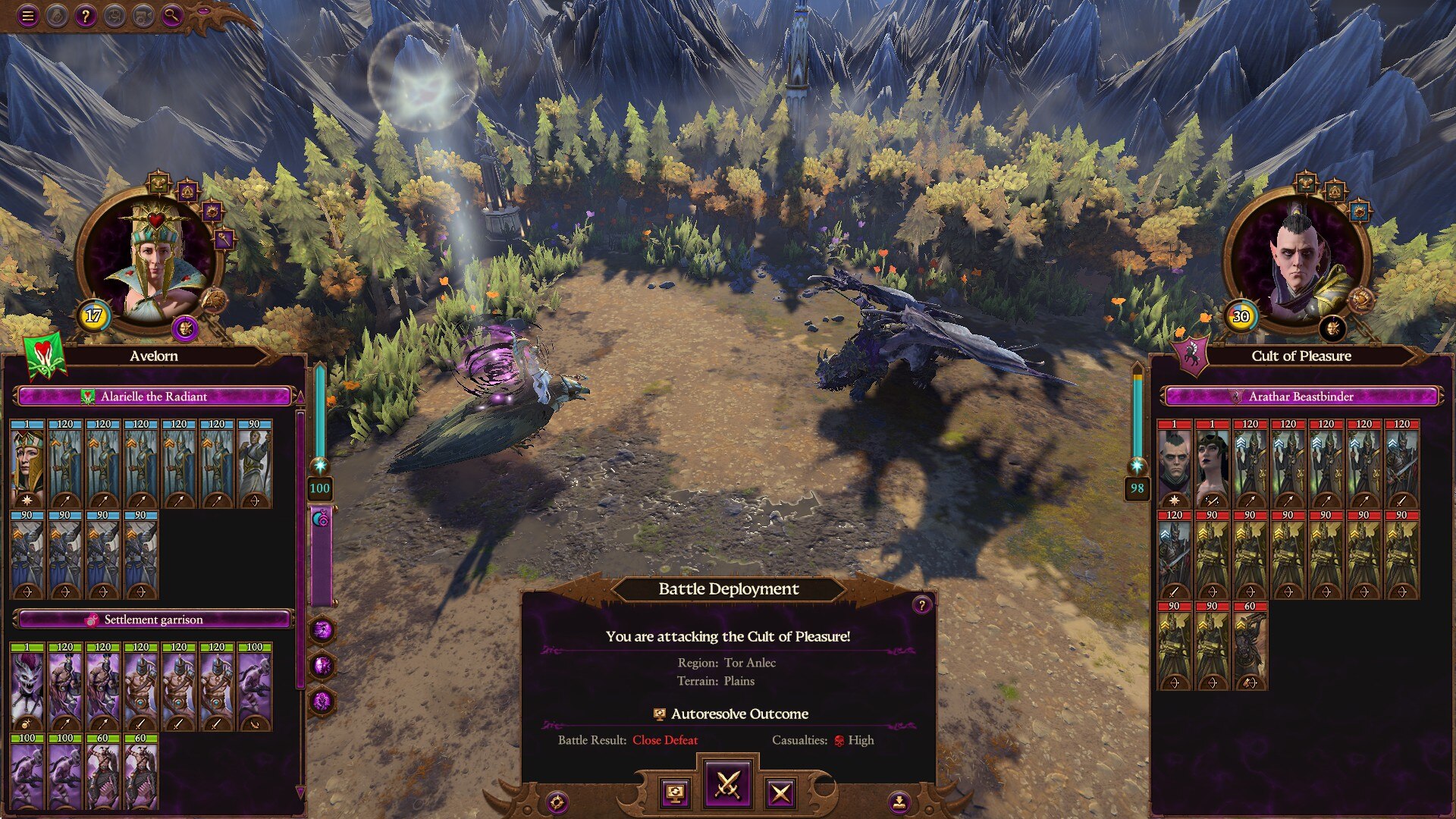Open the question mark help button

[86, 15]
